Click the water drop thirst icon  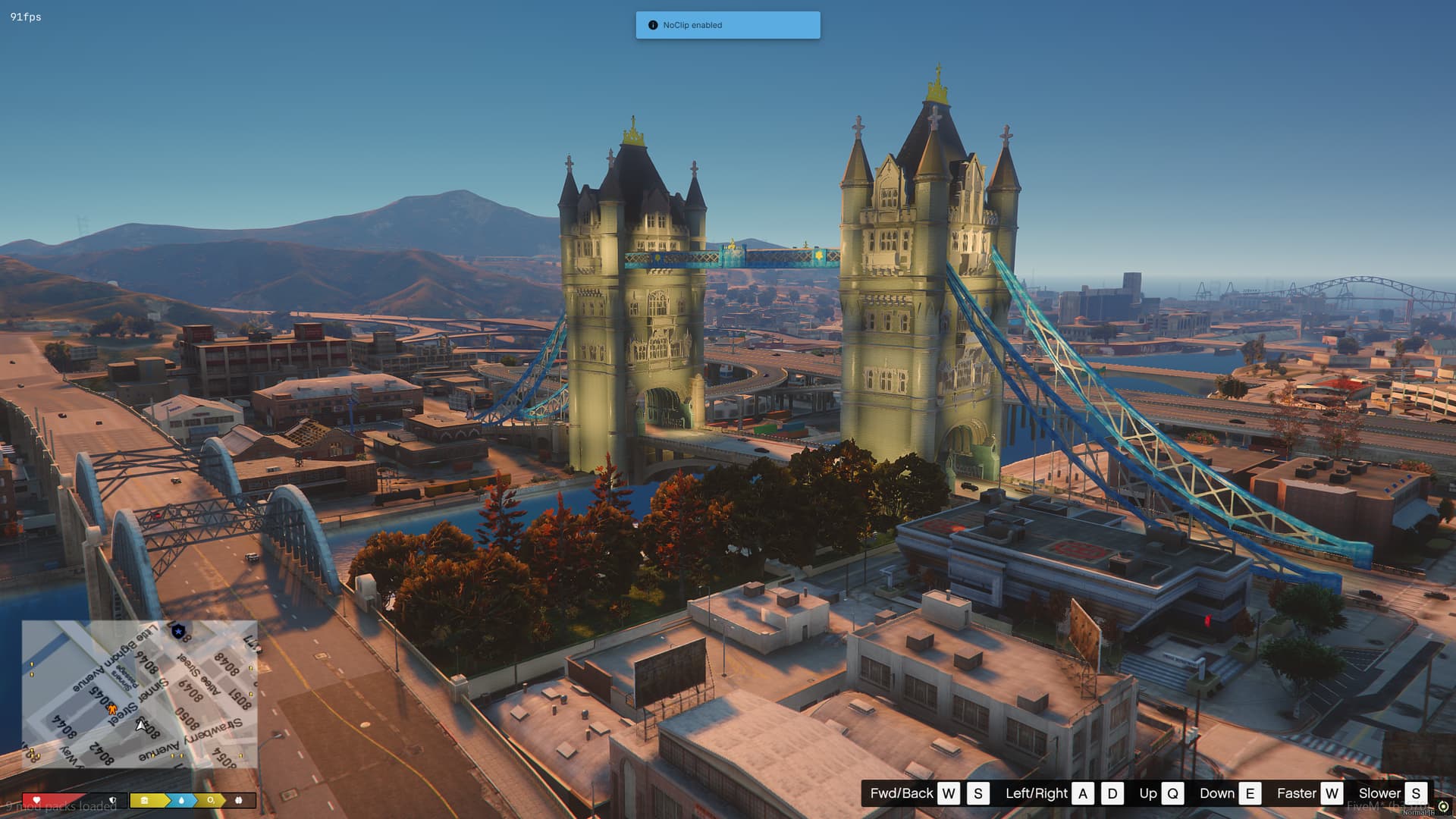coord(181,800)
